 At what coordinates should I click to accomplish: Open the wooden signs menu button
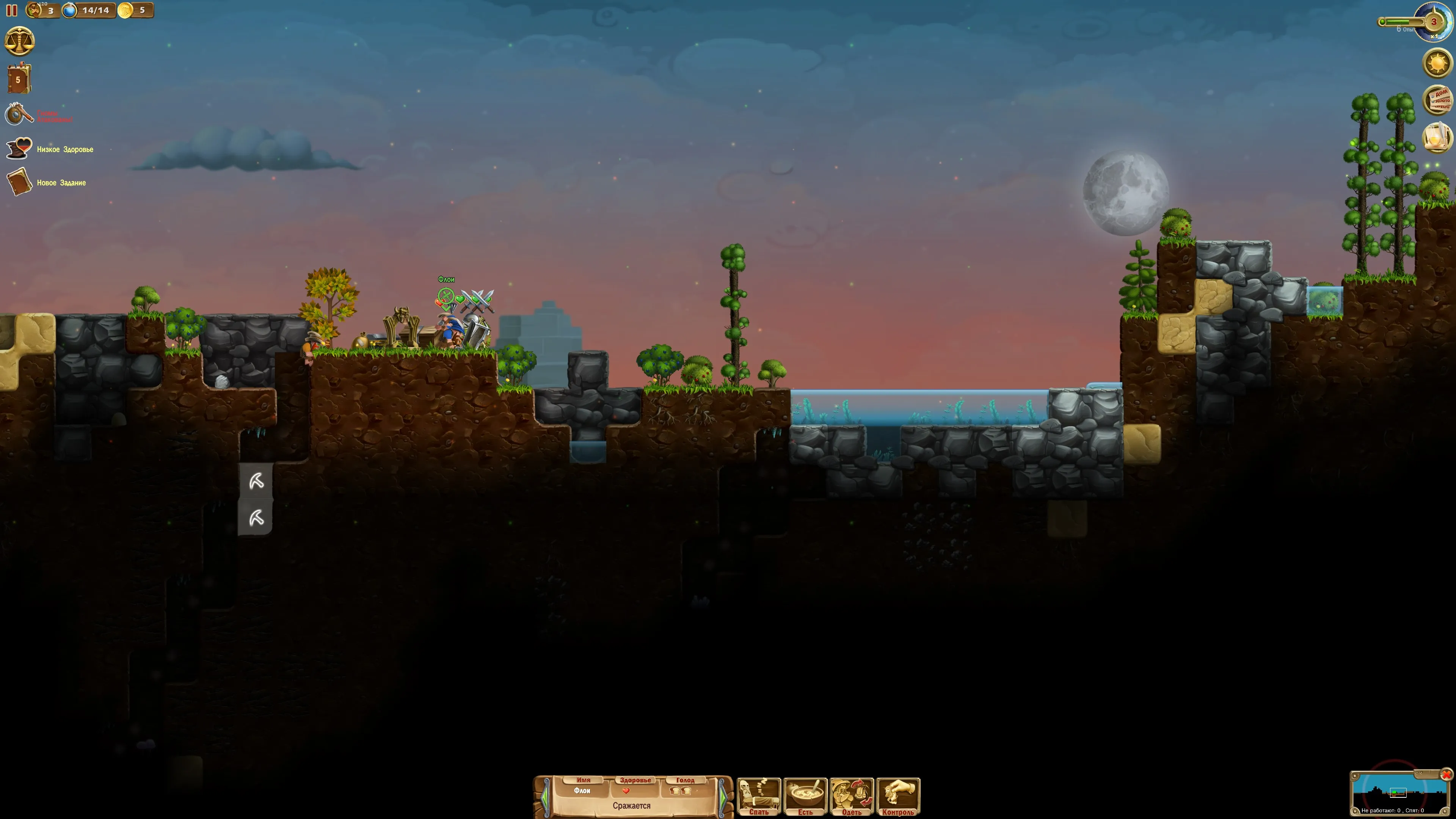click(x=1438, y=100)
